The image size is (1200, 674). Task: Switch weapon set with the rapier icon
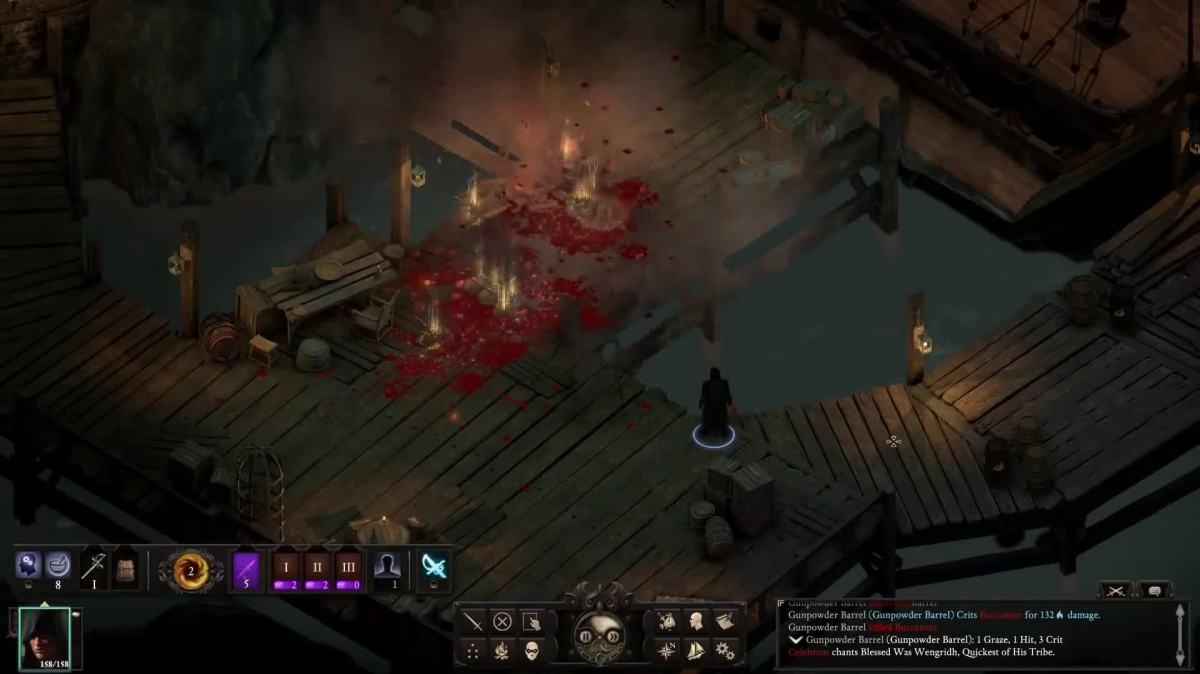tap(94, 567)
